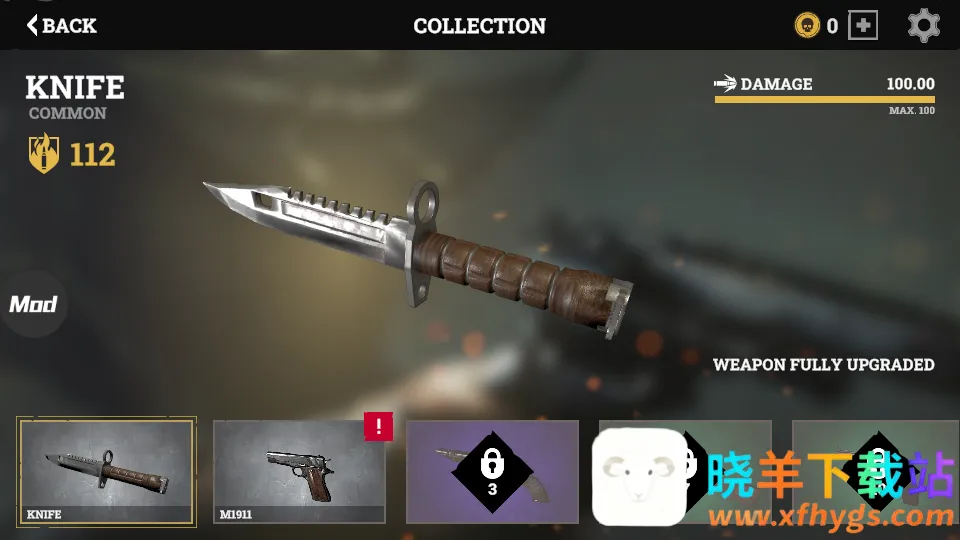Select the locked weapon on purple tile
960x540 pixels.
point(492,472)
